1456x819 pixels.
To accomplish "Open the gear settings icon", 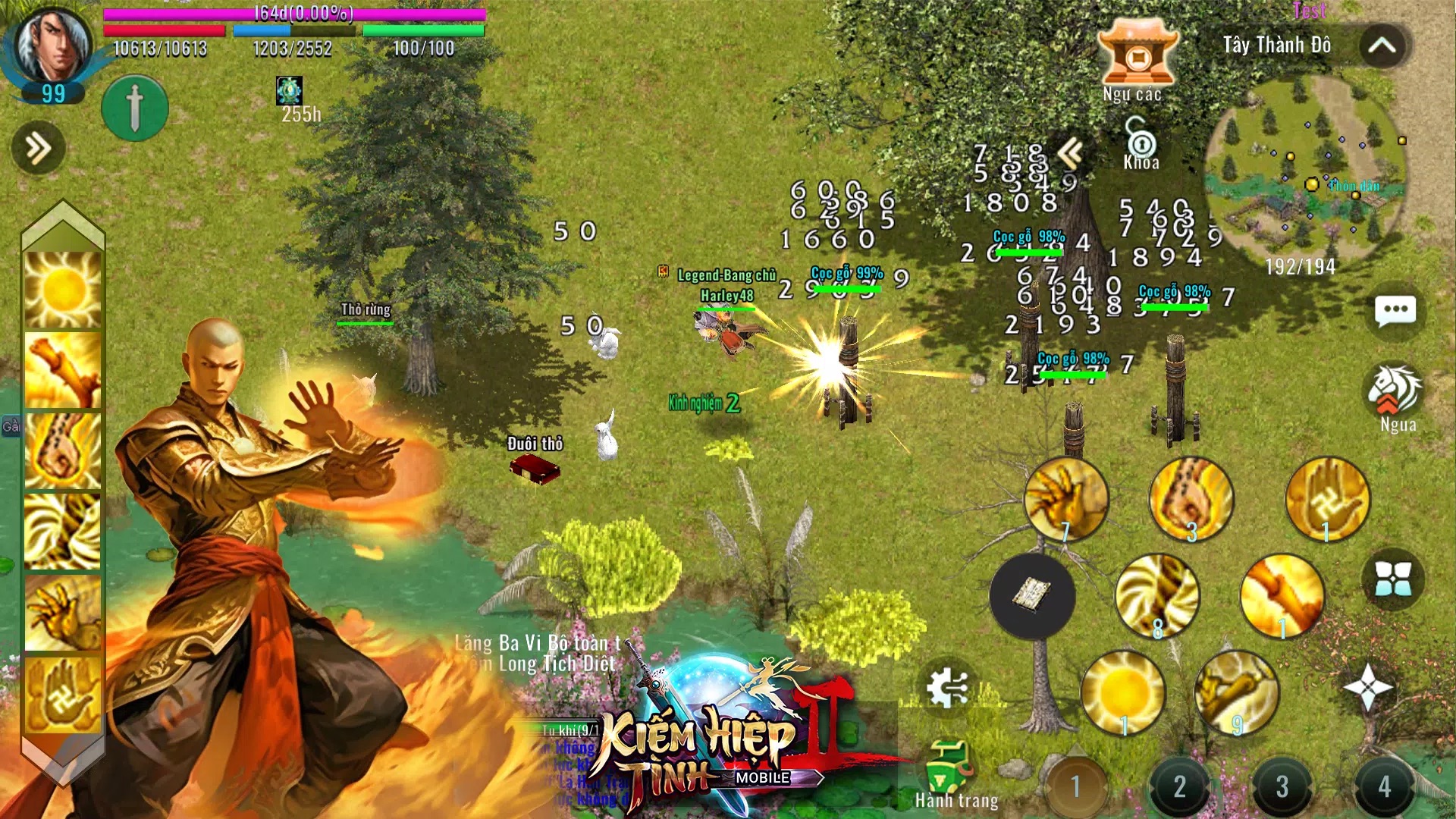I will [947, 687].
